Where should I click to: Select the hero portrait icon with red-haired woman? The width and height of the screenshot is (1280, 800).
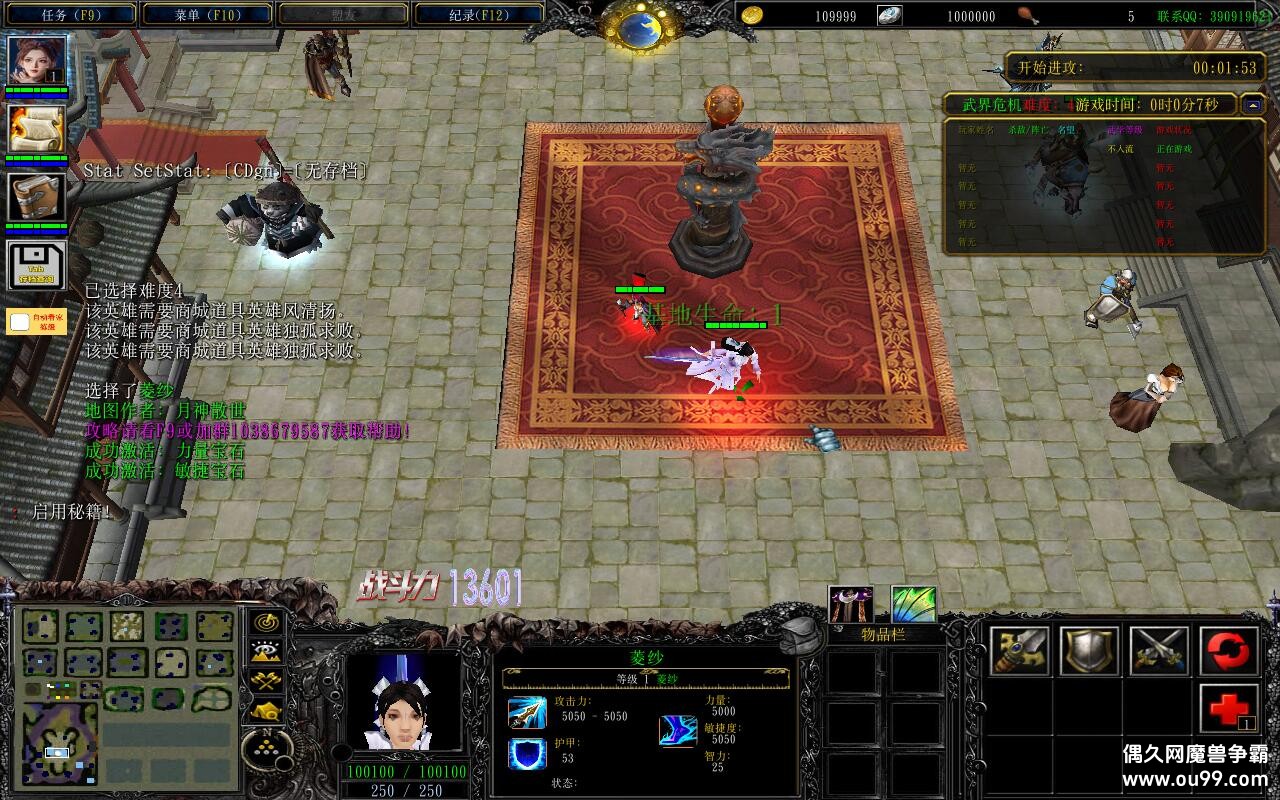click(x=38, y=60)
